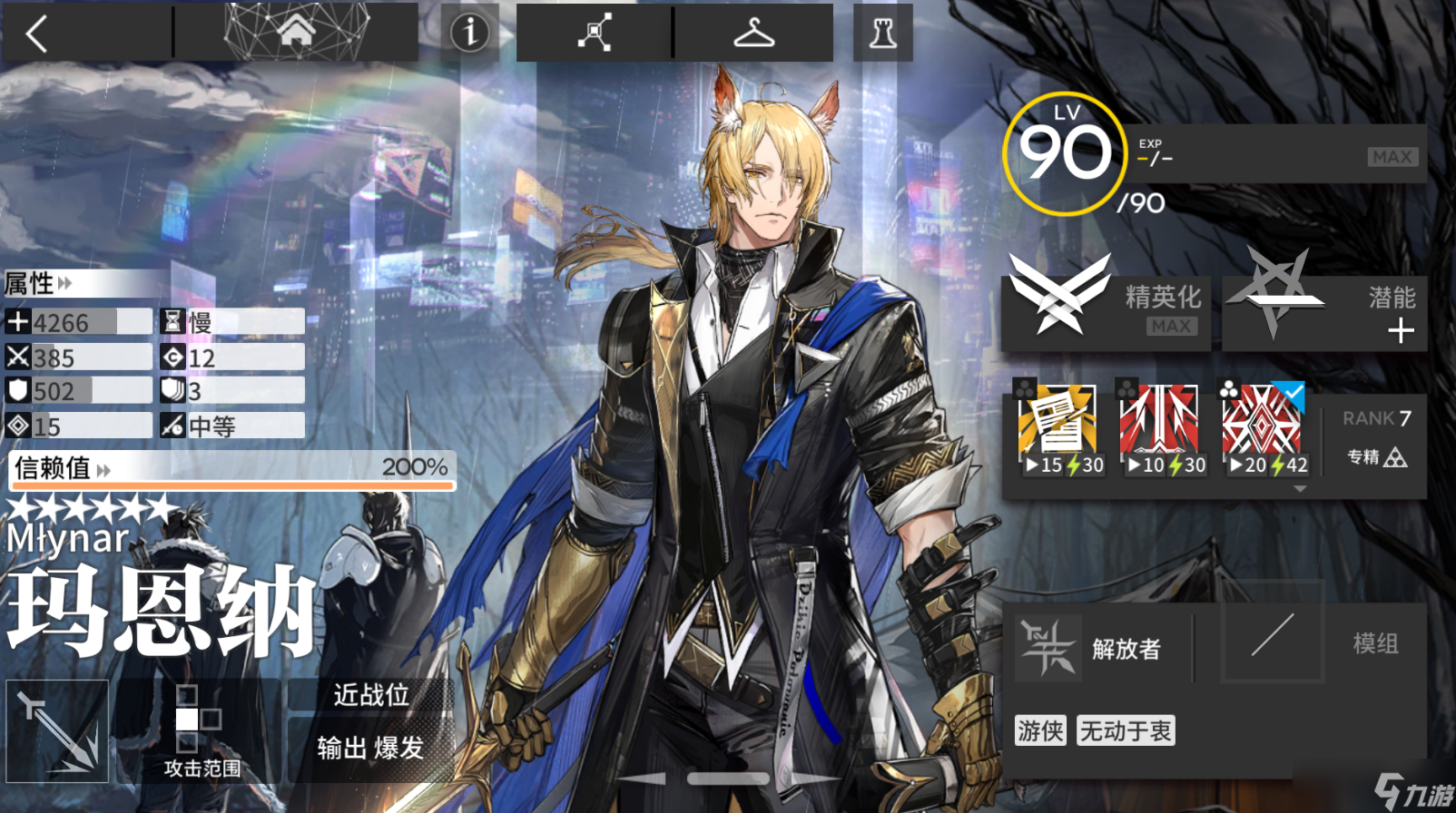Open the operator info button
The height and width of the screenshot is (813, 1456).
pyautogui.click(x=469, y=33)
